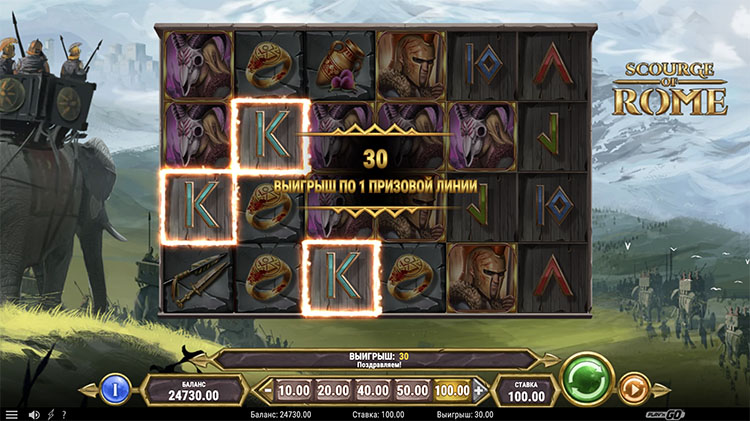Select the 100.00 bet value
The image size is (750, 421).
pos(451,389)
